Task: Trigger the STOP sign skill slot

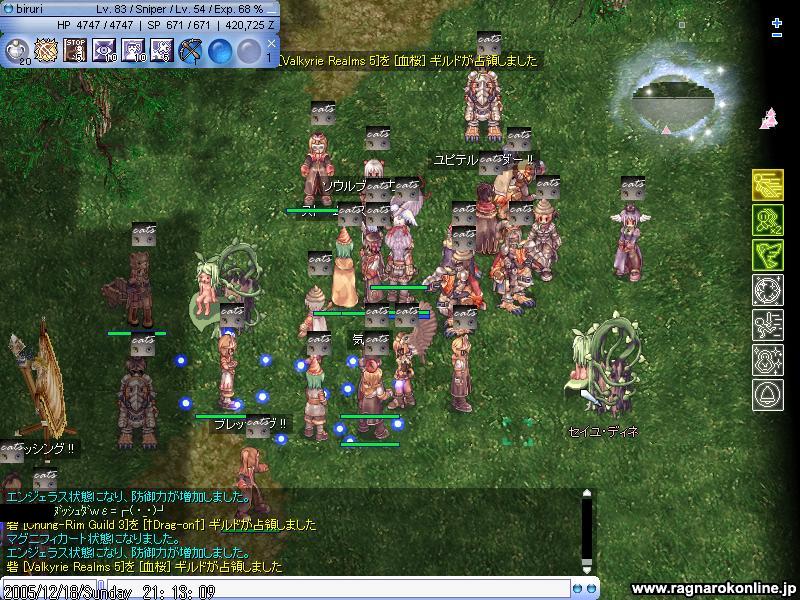Action: (x=75, y=49)
